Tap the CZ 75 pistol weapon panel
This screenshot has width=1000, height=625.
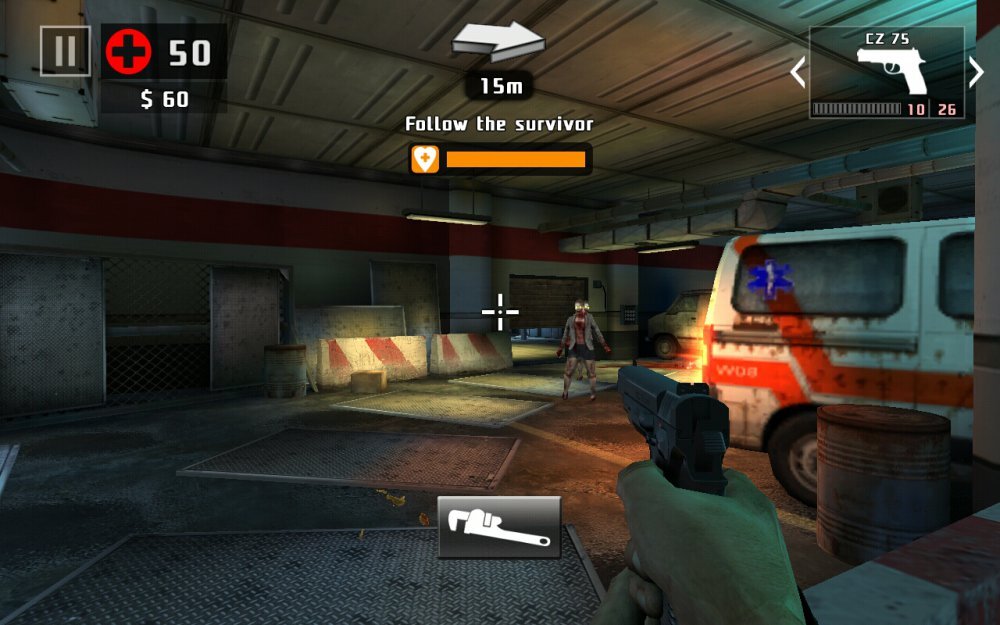[x=886, y=72]
